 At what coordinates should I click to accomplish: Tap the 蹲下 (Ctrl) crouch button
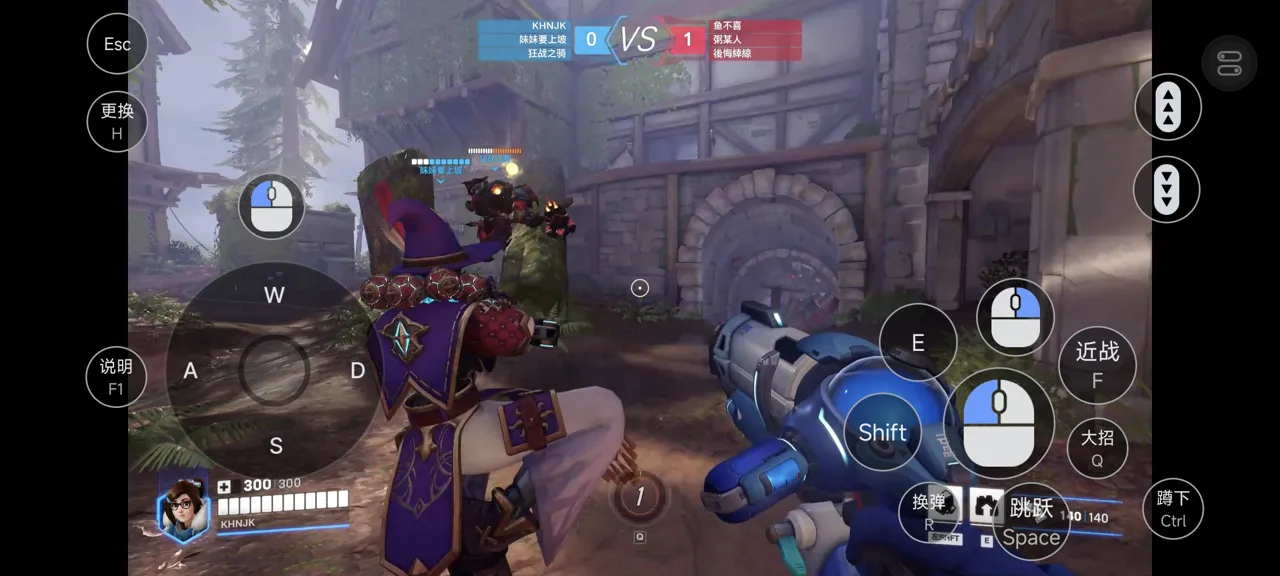(x=1173, y=508)
